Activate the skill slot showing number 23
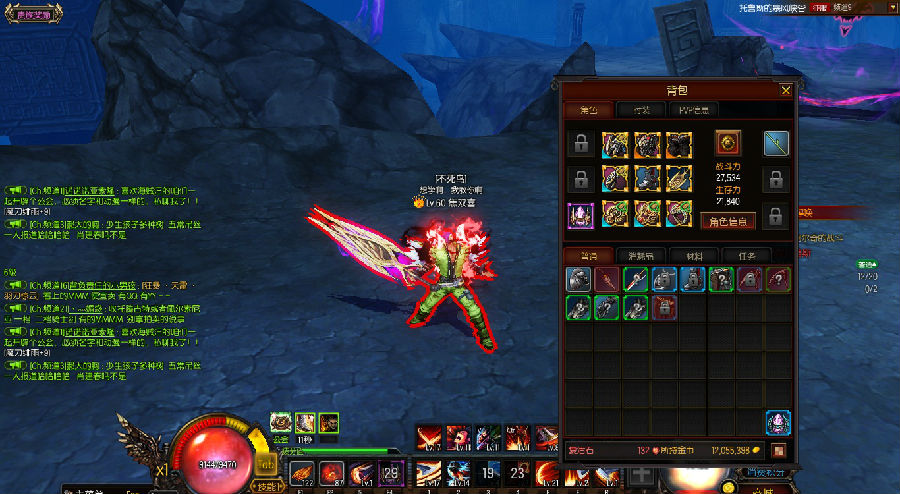The width and height of the screenshot is (900, 494). tap(517, 473)
